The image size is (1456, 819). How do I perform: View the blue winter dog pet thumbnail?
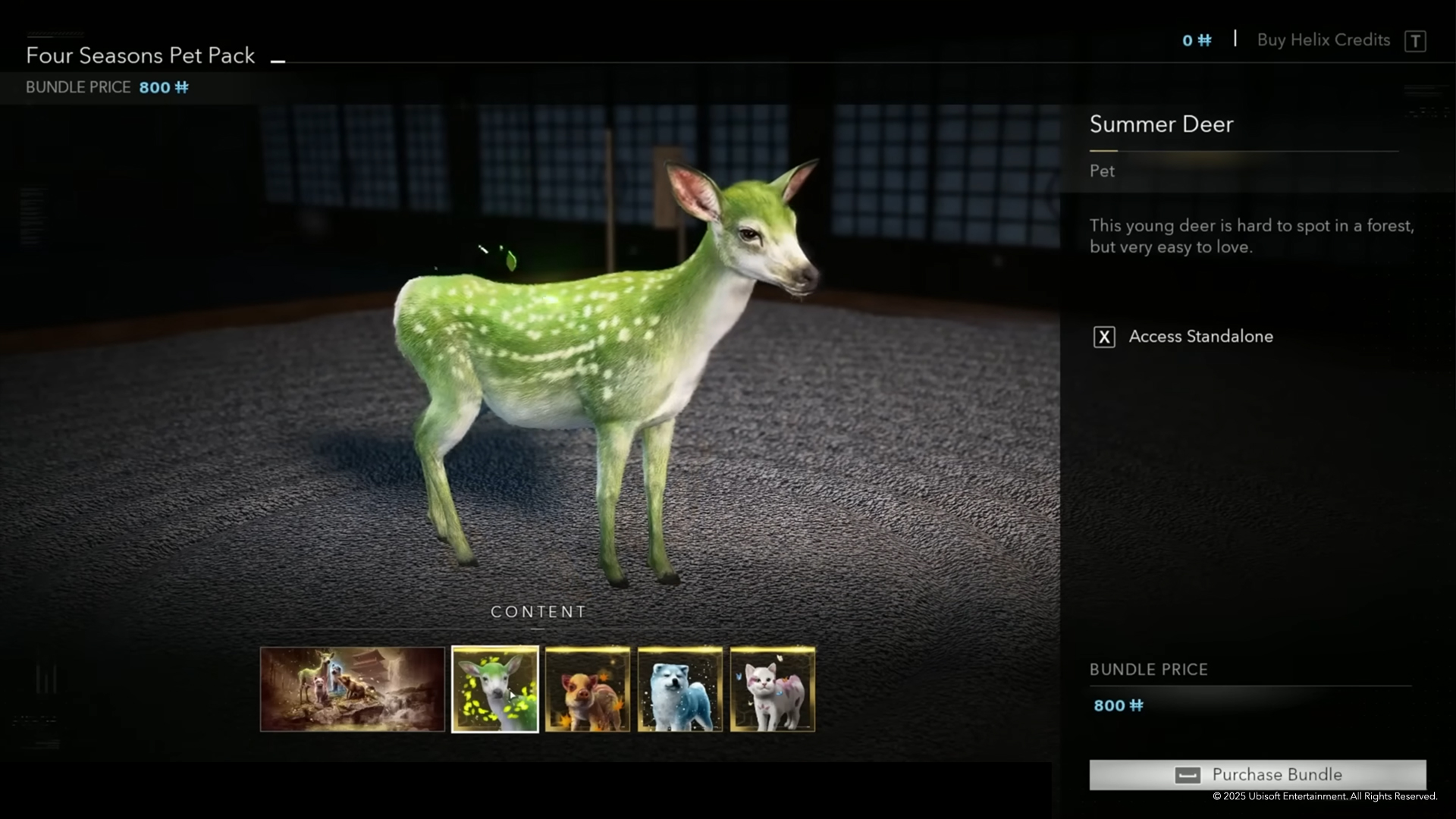point(680,689)
